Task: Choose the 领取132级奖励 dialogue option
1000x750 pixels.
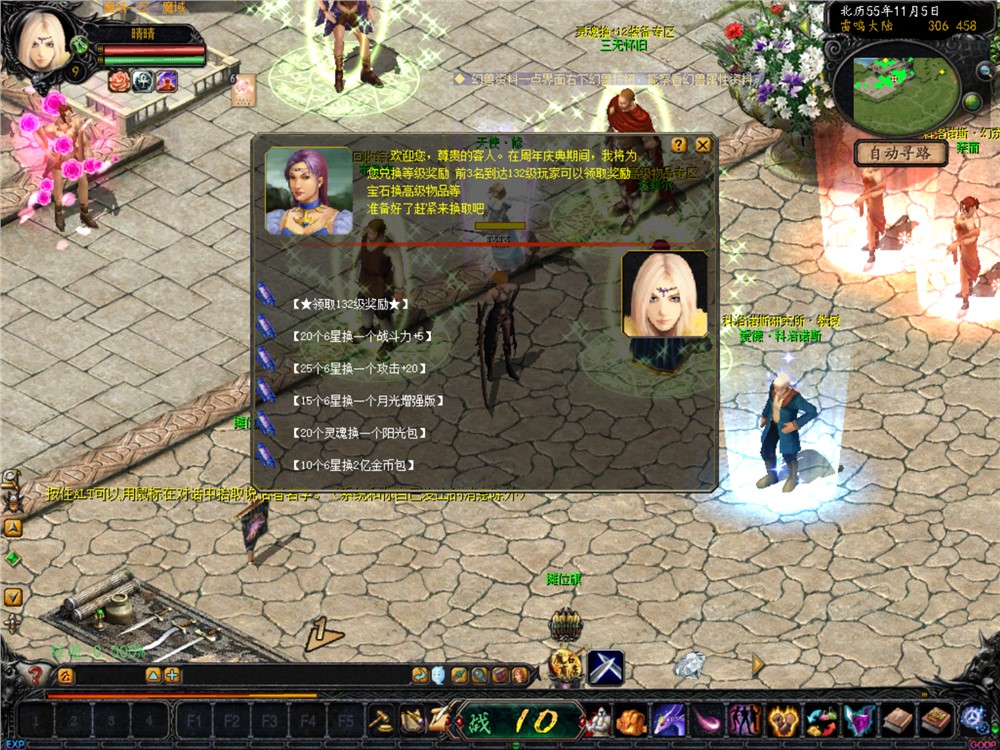Action: point(345,304)
